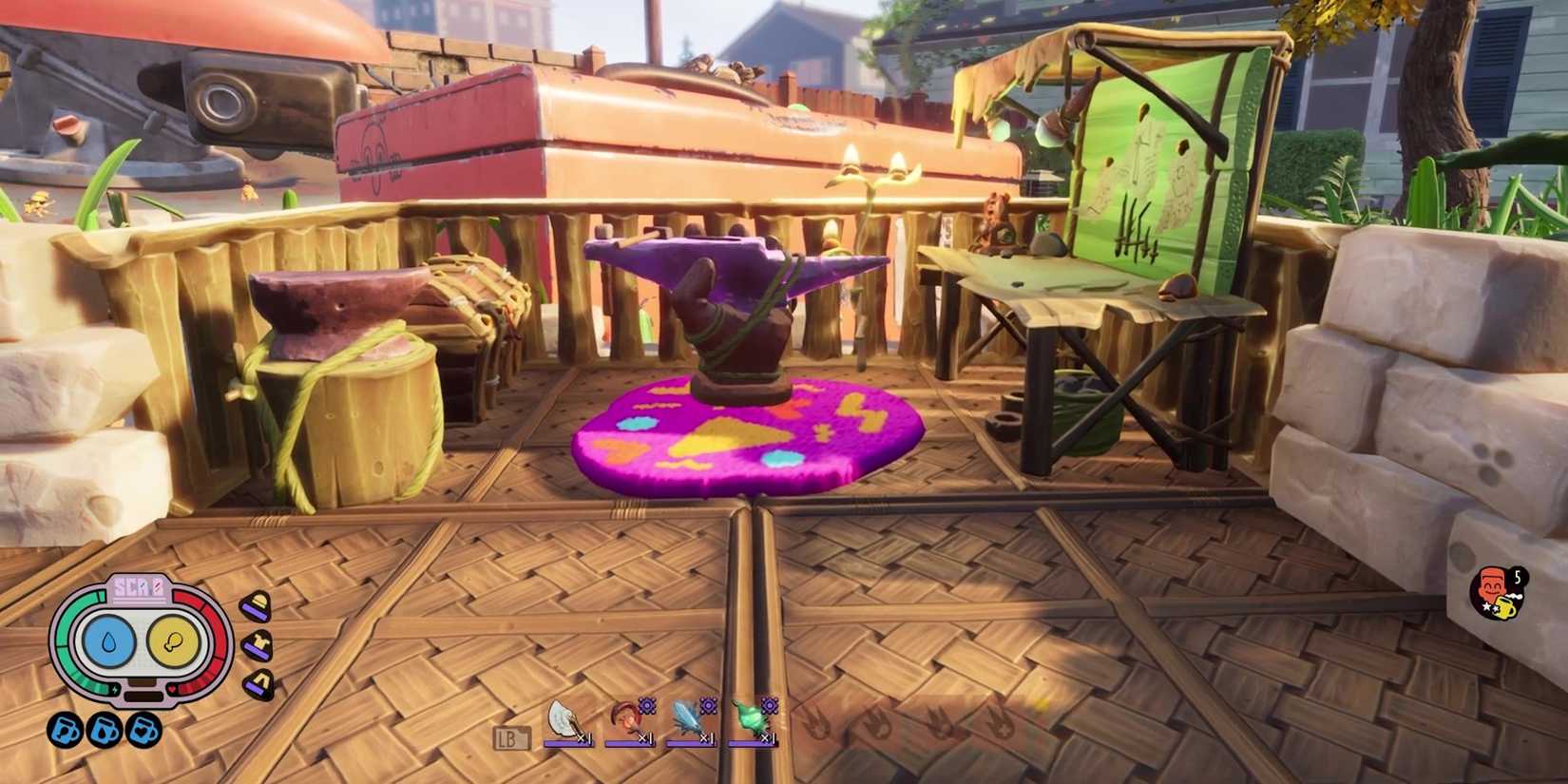Click the bottom yellow bell buff icon
Image resolution: width=1568 pixels, height=784 pixels.
click(258, 680)
